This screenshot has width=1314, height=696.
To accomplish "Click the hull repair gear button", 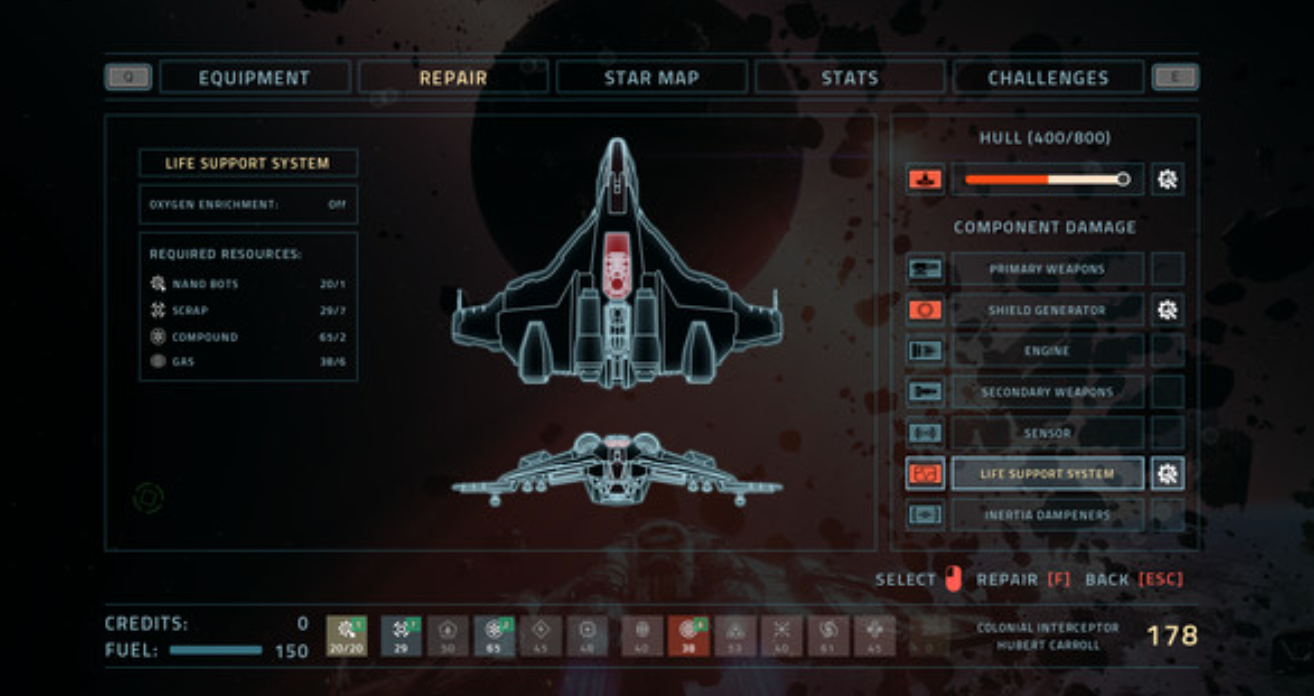I will (x=1167, y=180).
